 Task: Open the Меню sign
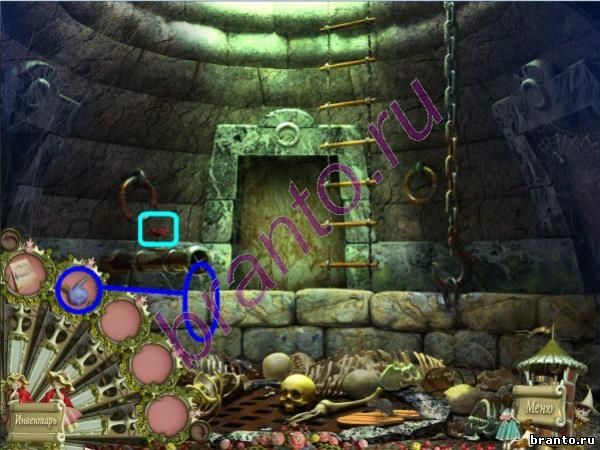point(537,408)
